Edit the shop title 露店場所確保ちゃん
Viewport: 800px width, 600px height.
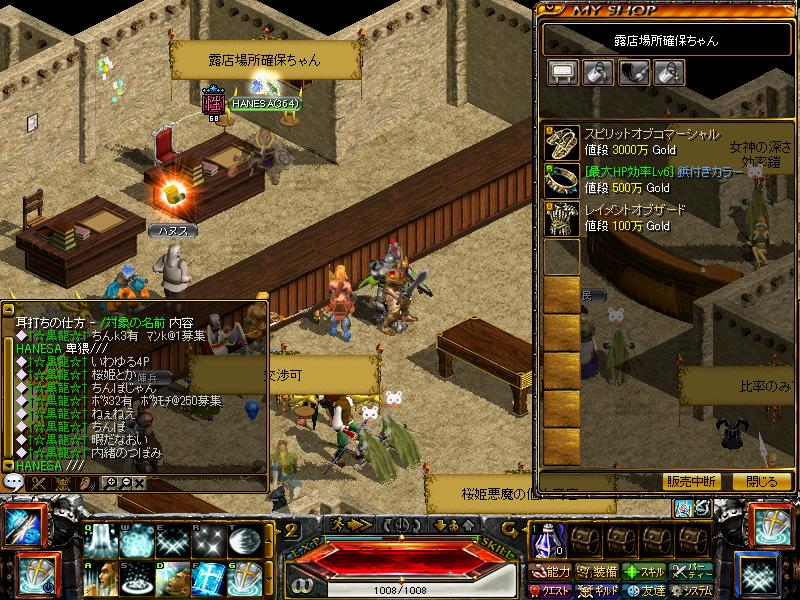(666, 41)
